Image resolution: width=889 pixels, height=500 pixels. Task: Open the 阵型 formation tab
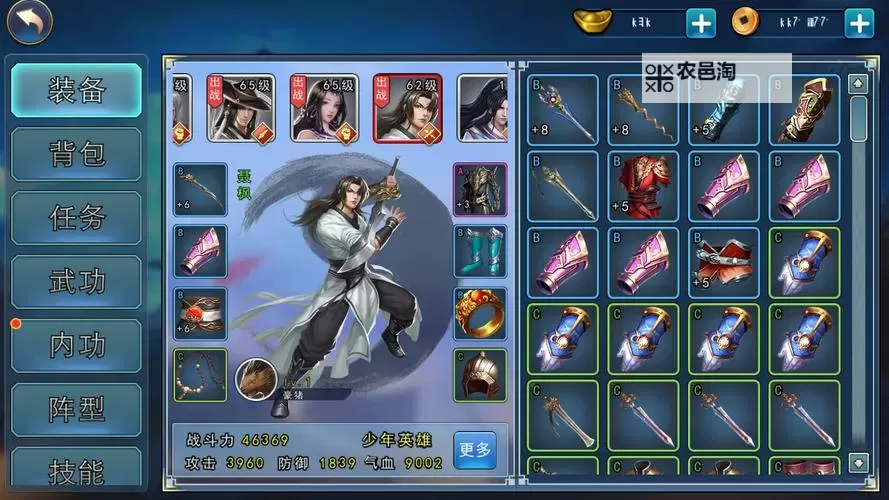pyautogui.click(x=77, y=409)
